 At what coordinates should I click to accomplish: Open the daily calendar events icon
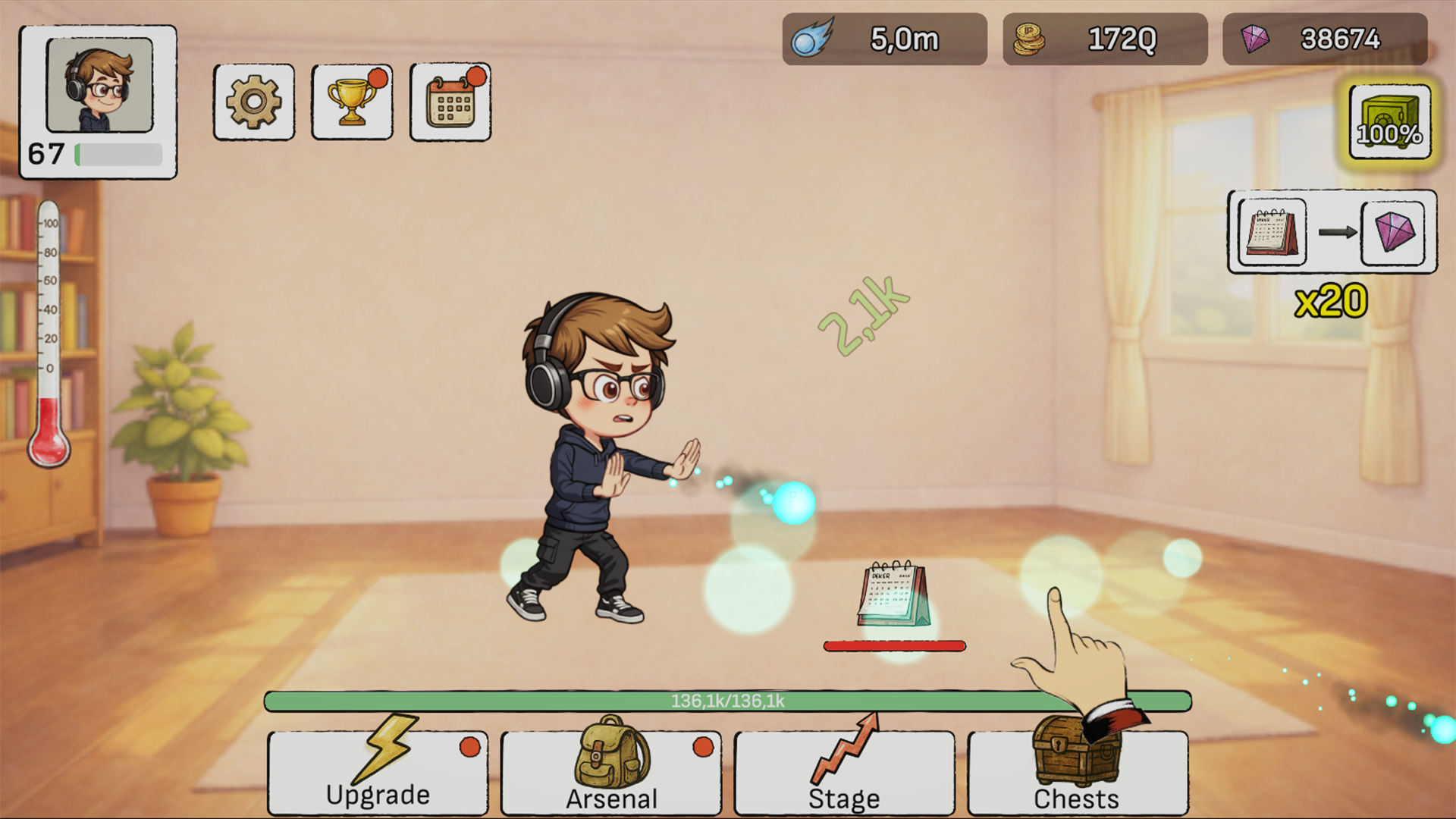point(450,102)
